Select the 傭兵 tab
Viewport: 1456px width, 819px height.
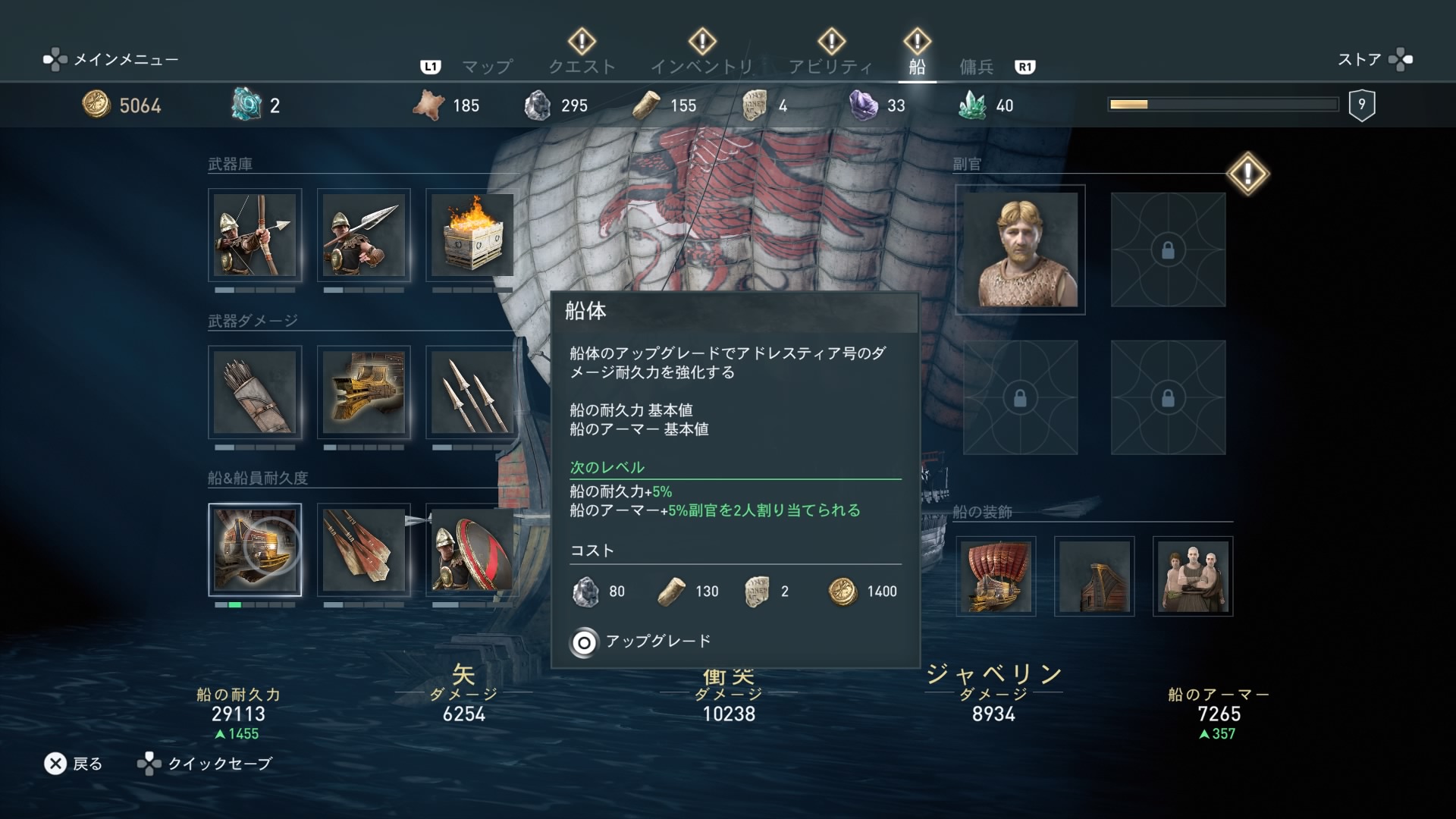[976, 67]
